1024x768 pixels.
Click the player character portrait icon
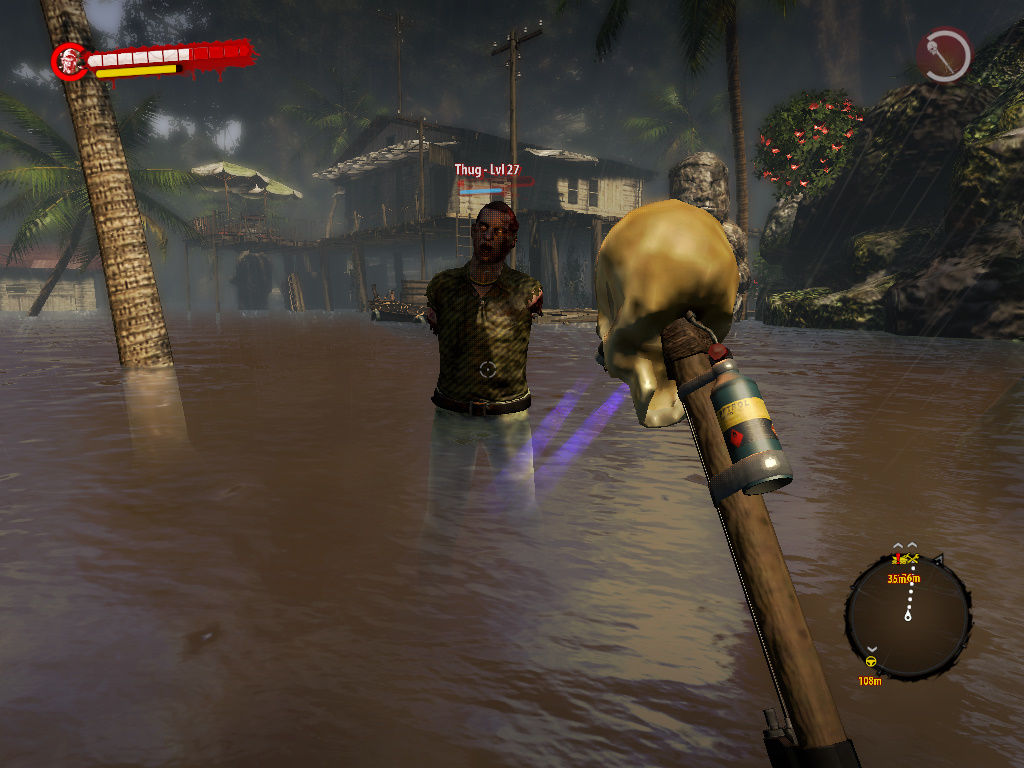[69, 61]
